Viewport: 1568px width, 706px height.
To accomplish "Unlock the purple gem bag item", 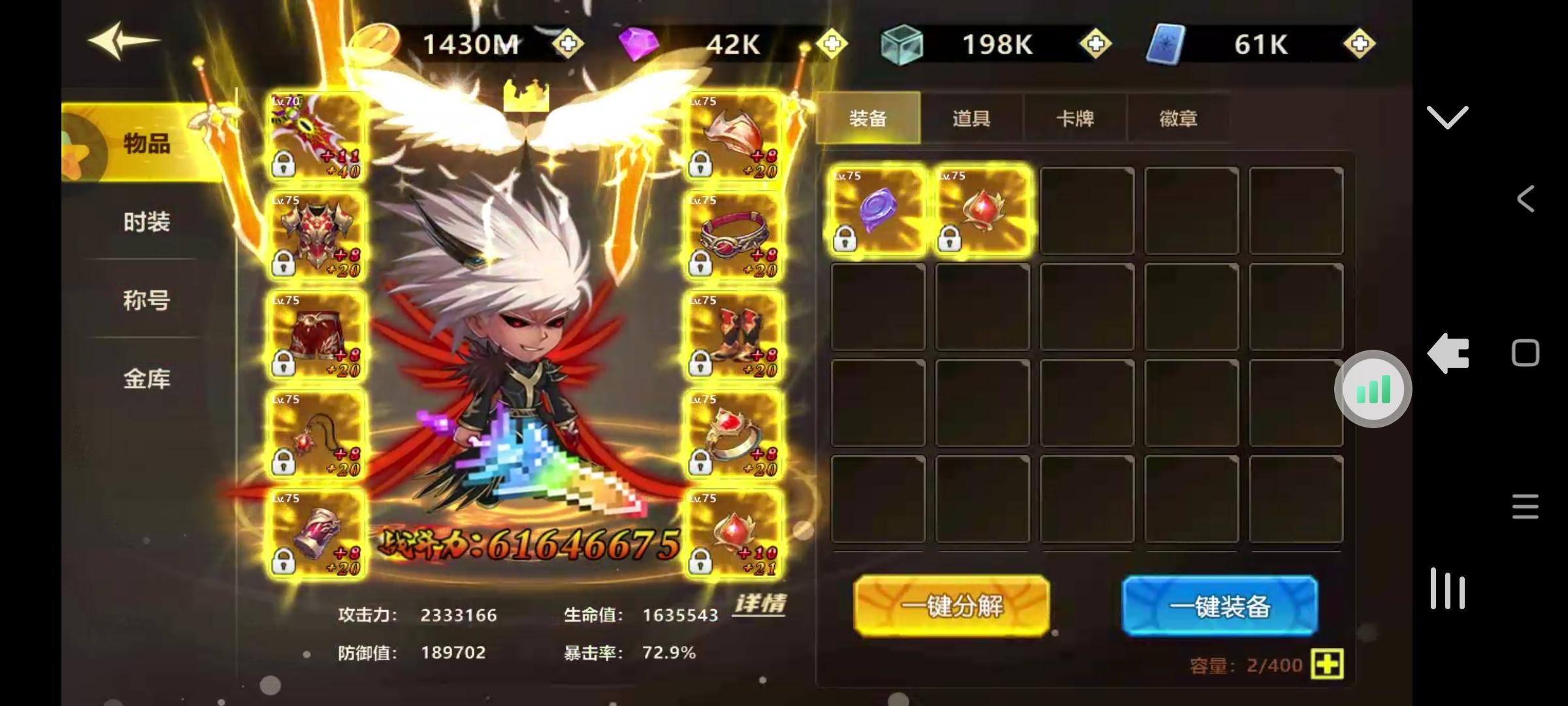I will tap(845, 240).
